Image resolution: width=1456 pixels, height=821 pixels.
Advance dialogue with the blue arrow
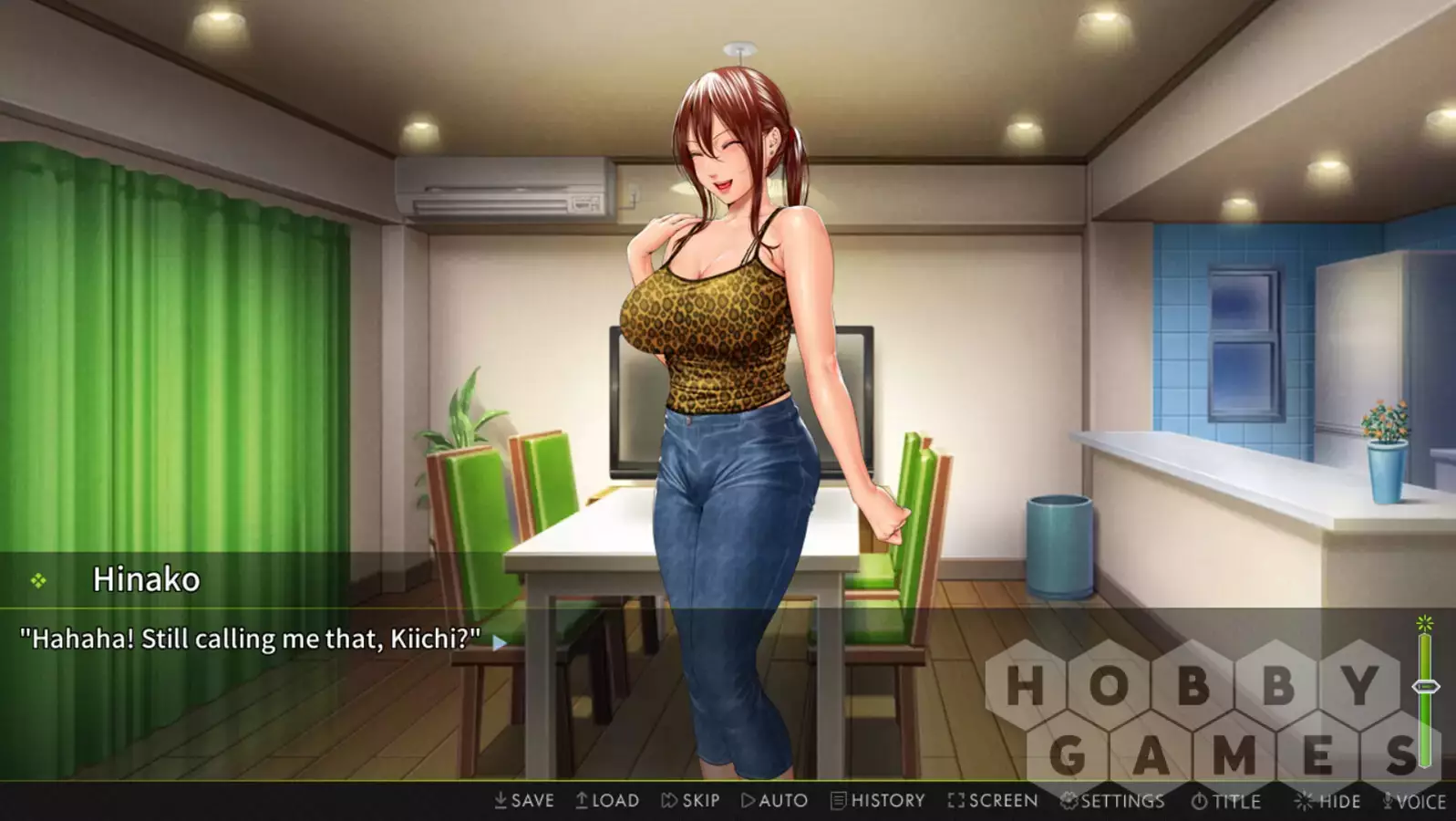[x=500, y=642]
